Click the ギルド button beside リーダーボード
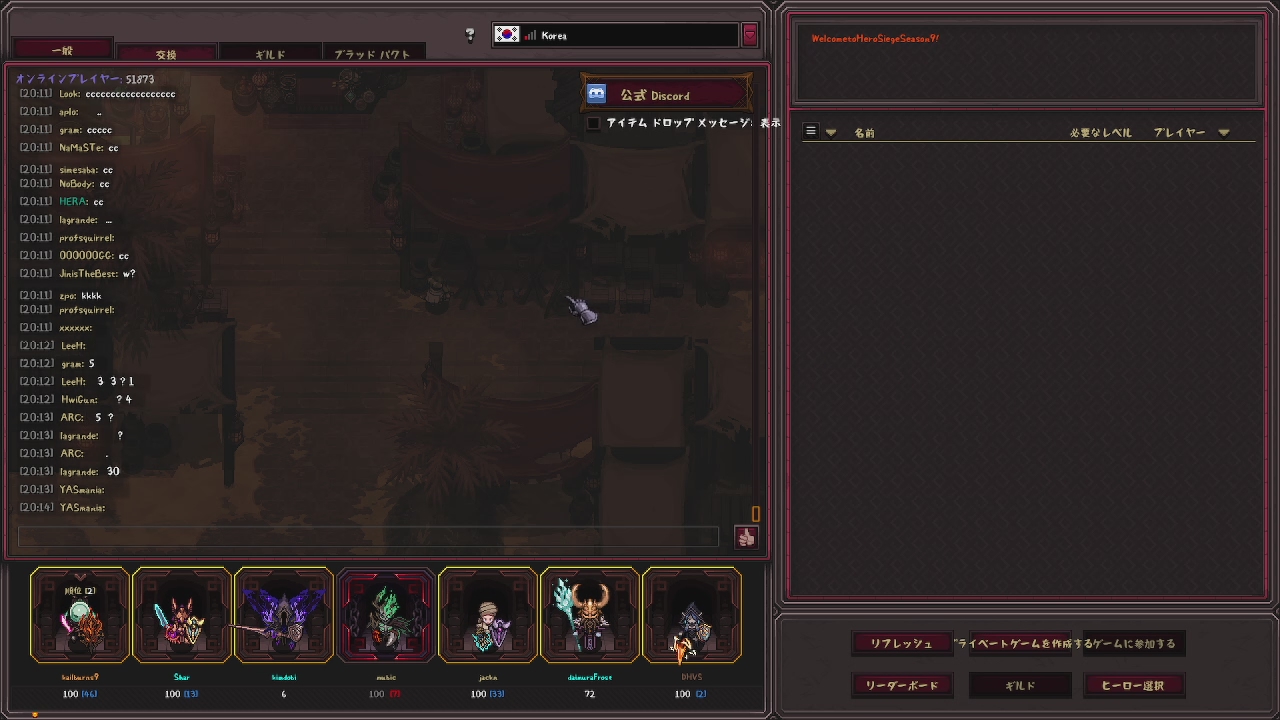This screenshot has height=720, width=1280. [x=1020, y=686]
